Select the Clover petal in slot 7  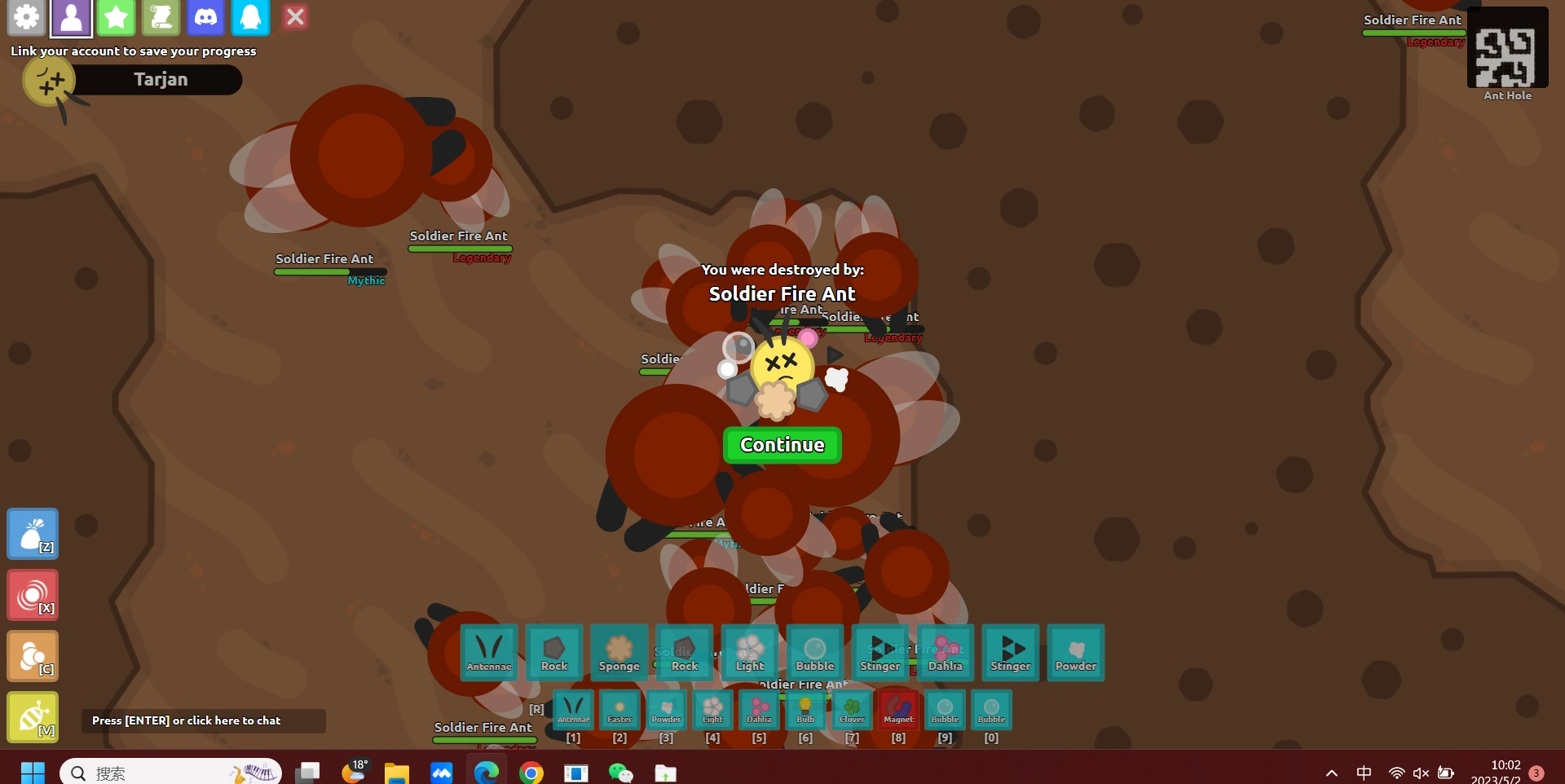[x=852, y=710]
